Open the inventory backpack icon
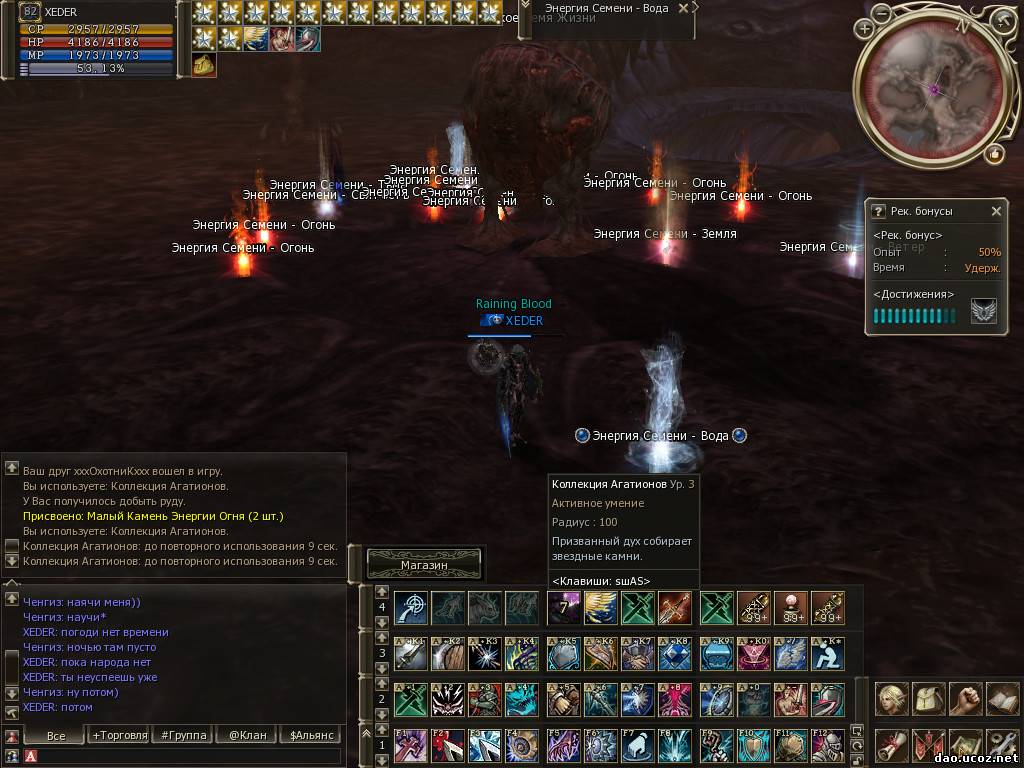The image size is (1024, 768). [929, 699]
